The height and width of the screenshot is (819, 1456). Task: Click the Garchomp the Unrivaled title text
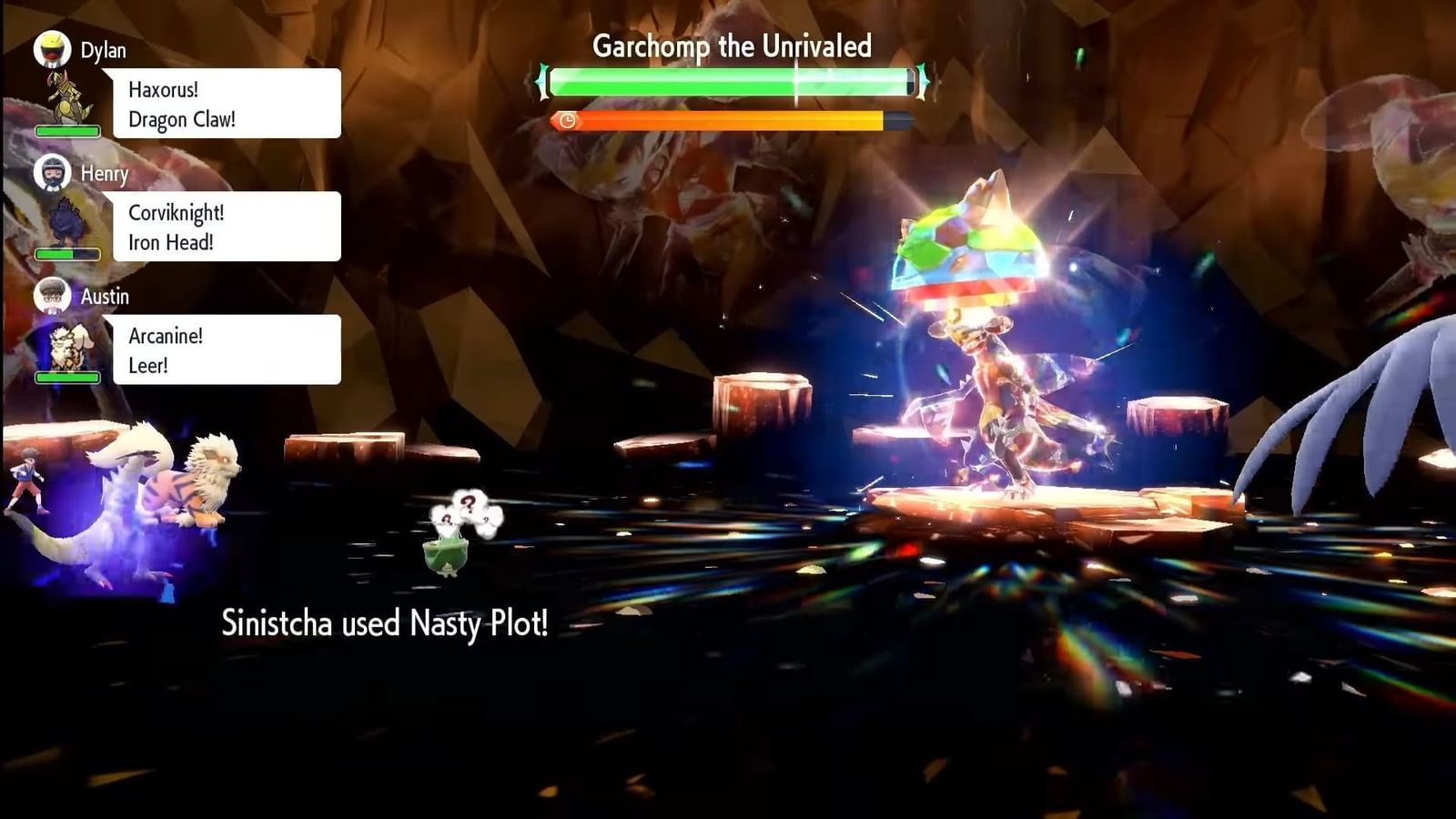coord(731,45)
